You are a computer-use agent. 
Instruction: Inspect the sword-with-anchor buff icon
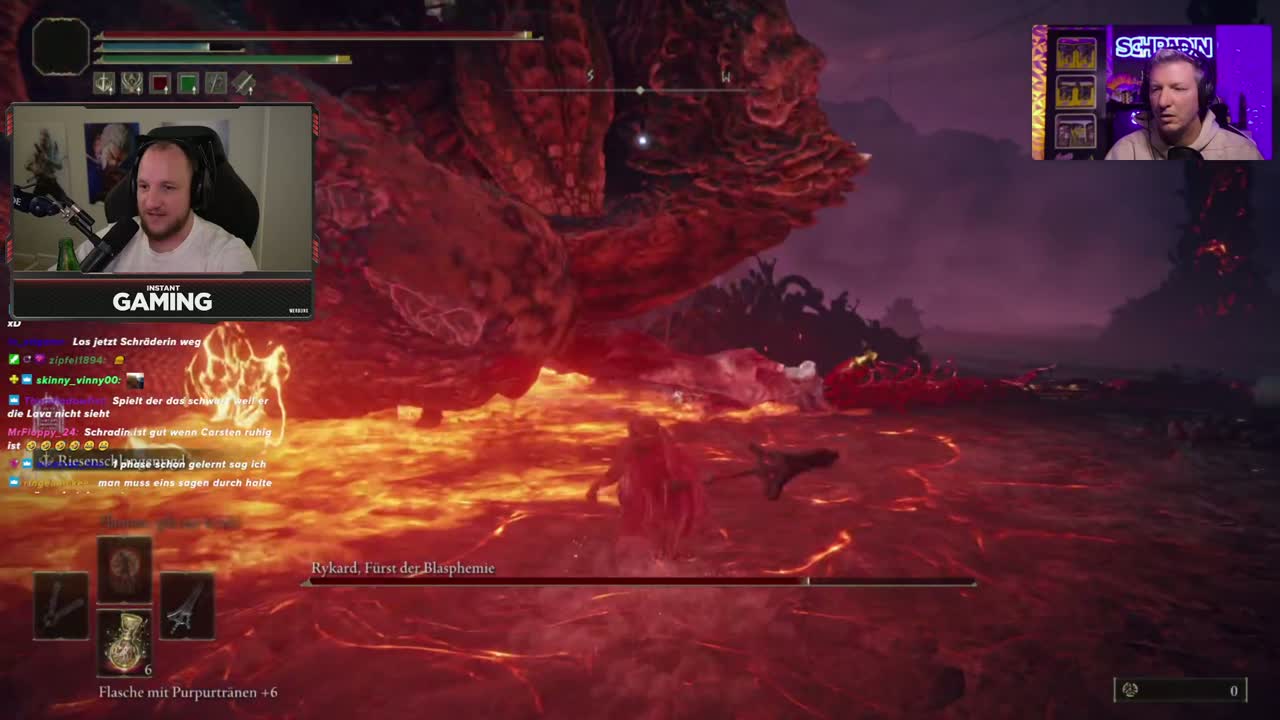click(x=104, y=84)
